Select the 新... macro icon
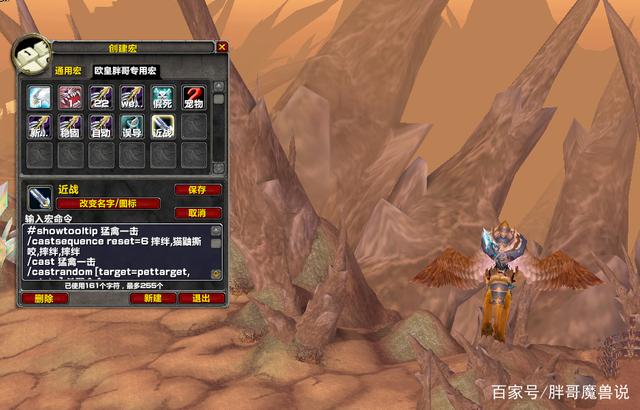Image resolution: width=640 pixels, height=410 pixels. (39, 127)
